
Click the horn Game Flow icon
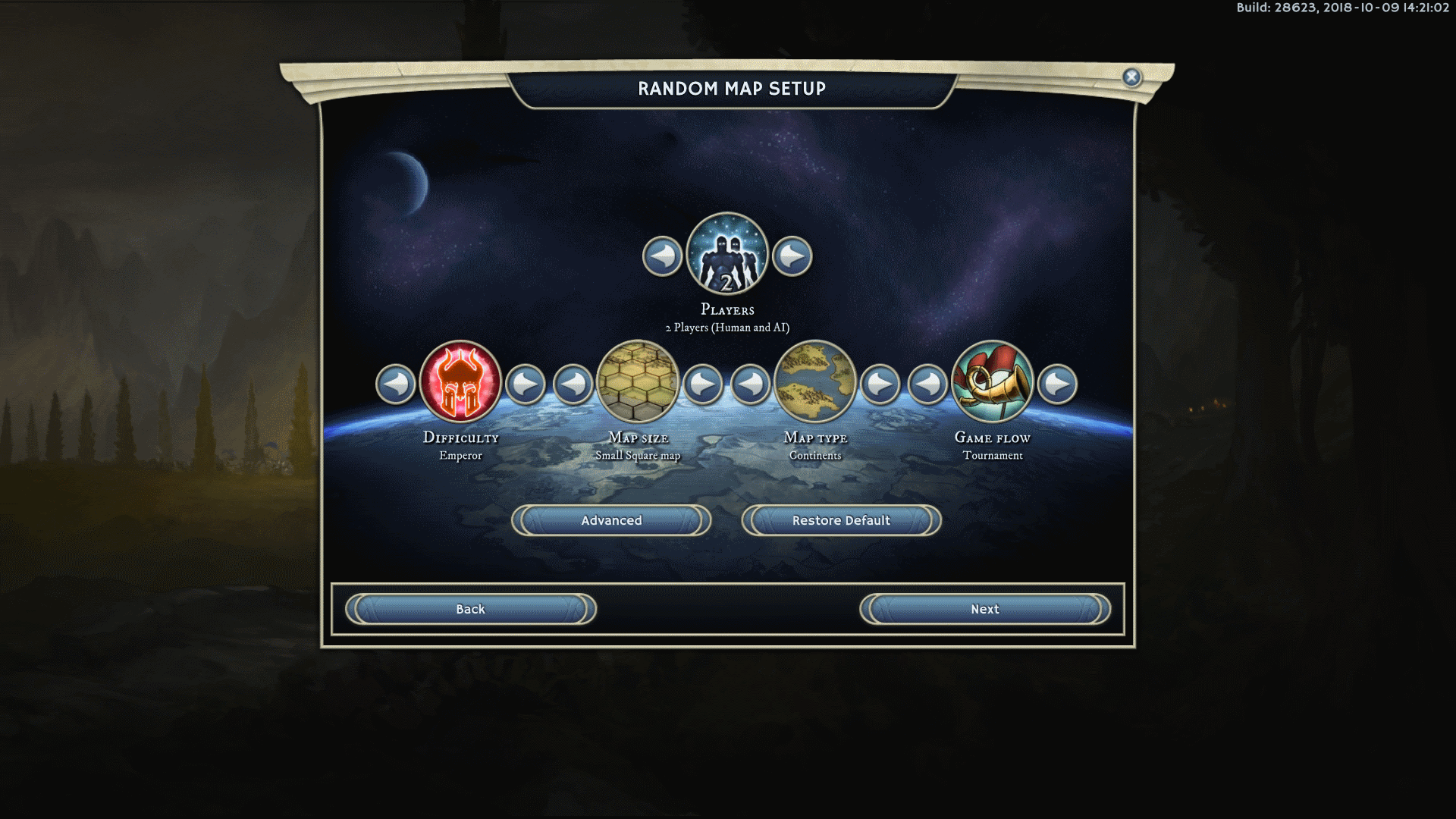(992, 381)
